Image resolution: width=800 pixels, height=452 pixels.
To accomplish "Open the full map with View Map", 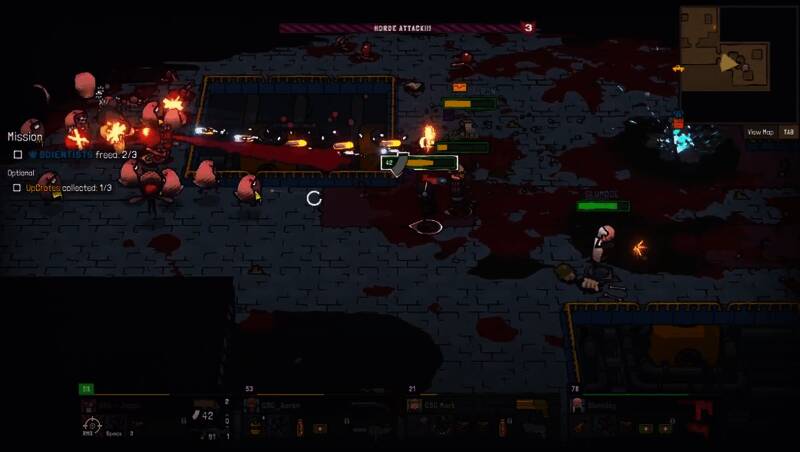I will pyautogui.click(x=761, y=132).
